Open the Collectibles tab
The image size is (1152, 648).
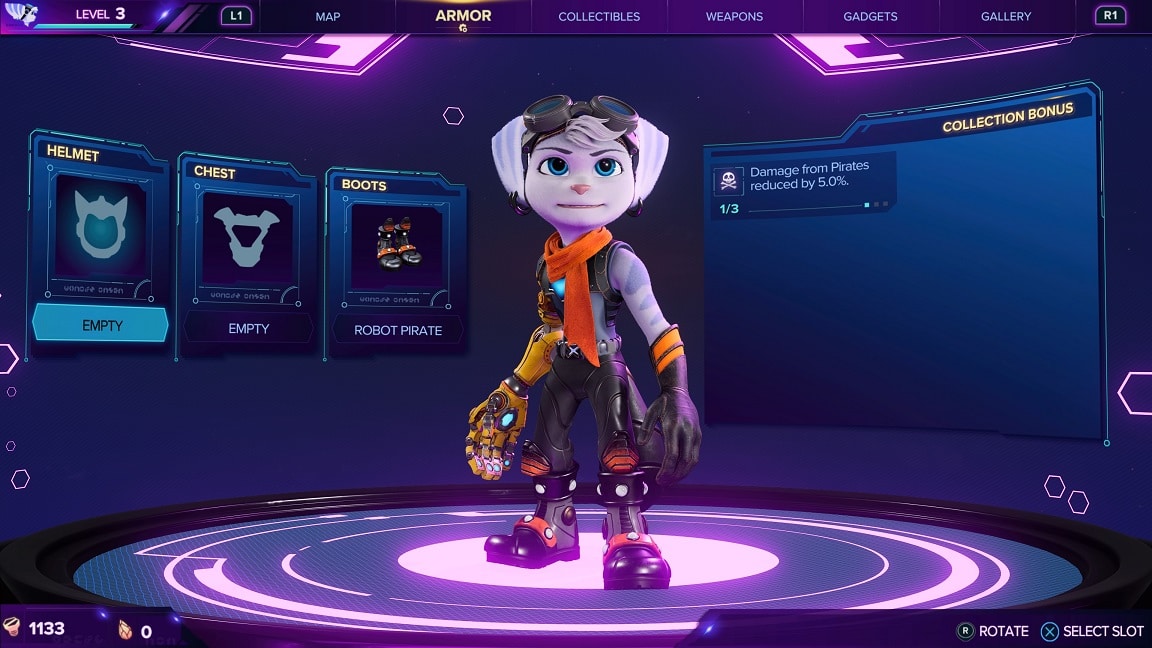[x=599, y=16]
